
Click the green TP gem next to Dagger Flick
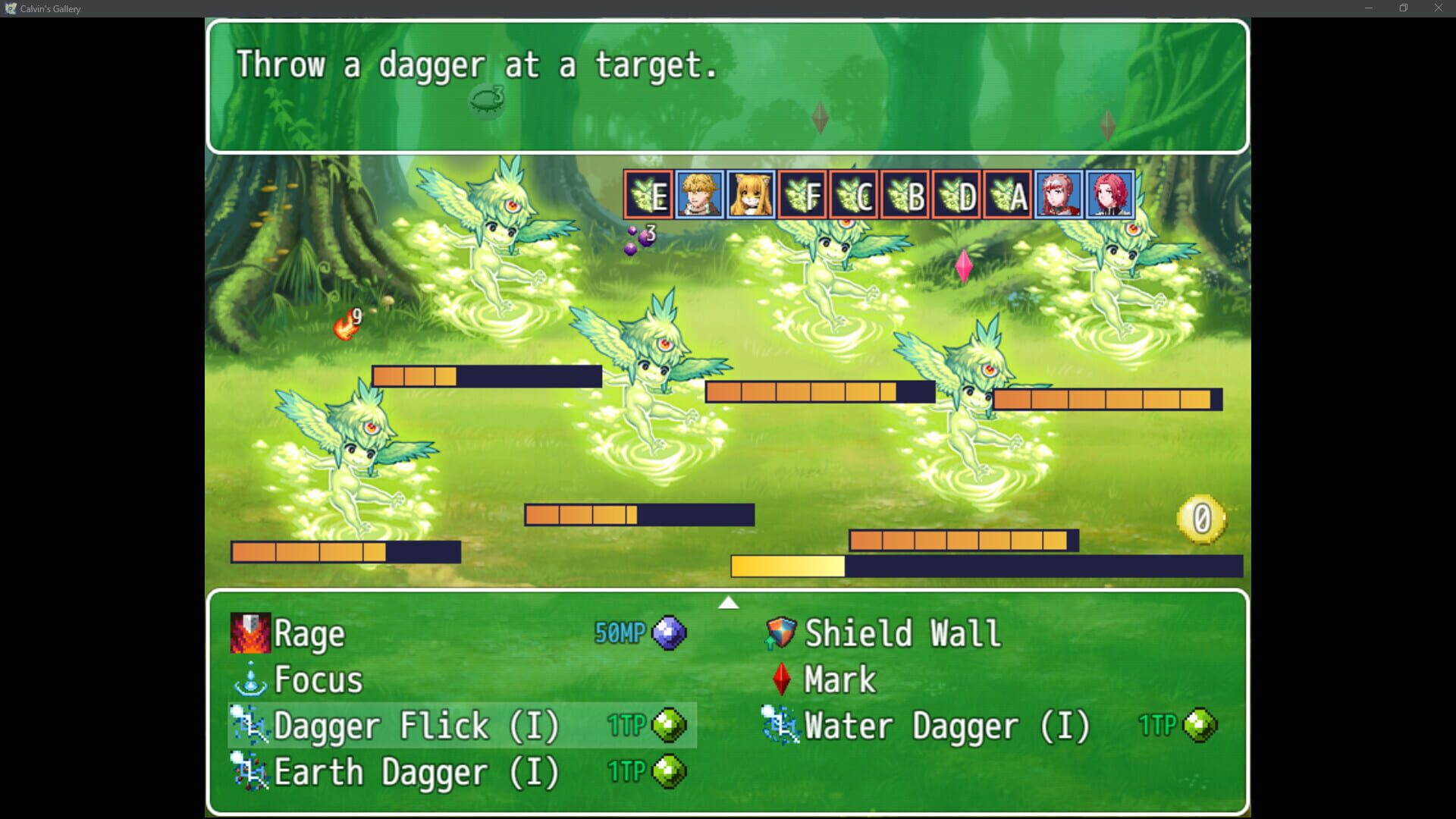click(667, 726)
